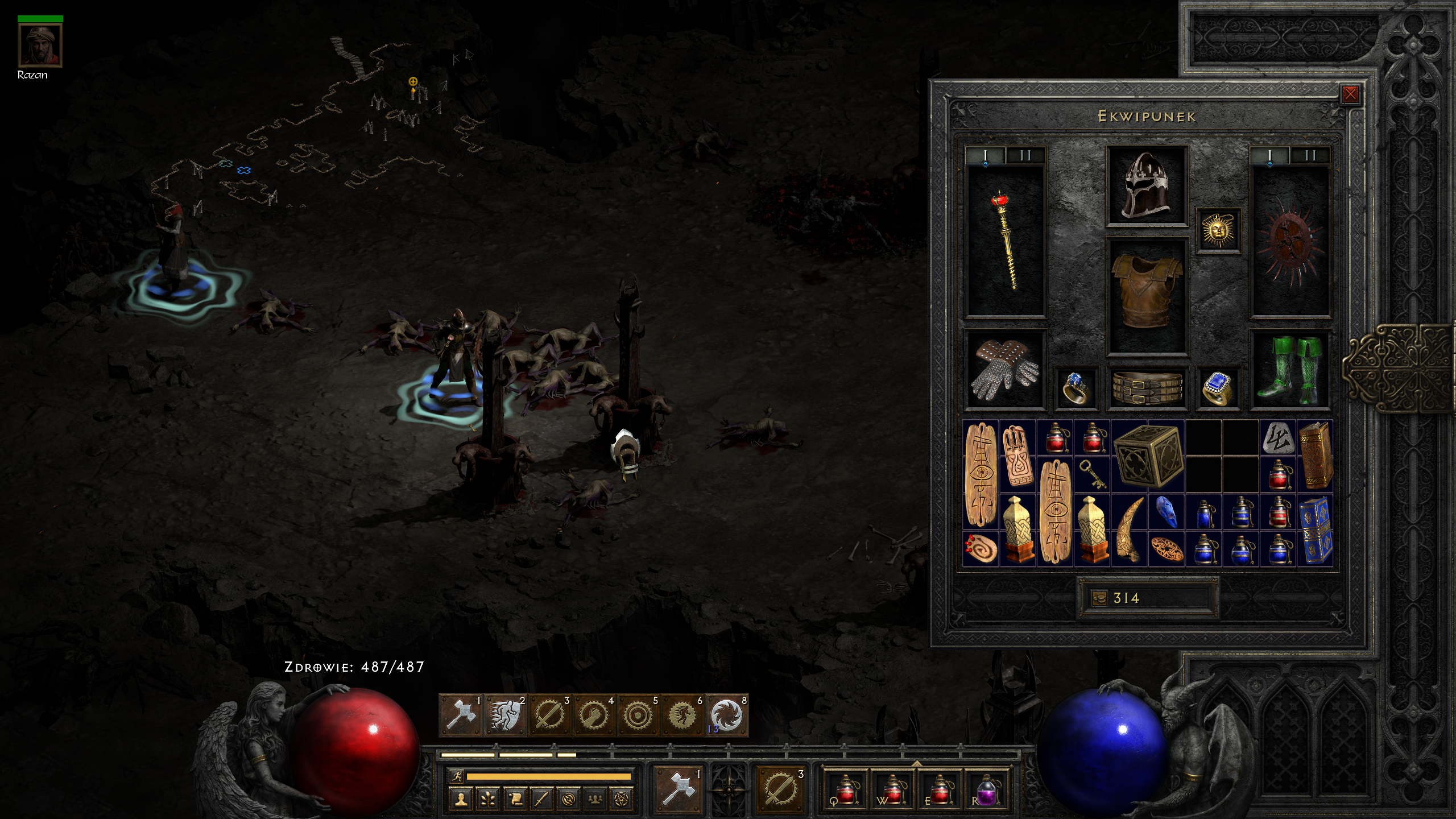Screen dimensions: 1456x819
Task: Open the character sheet from mini menu
Action: click(x=461, y=799)
